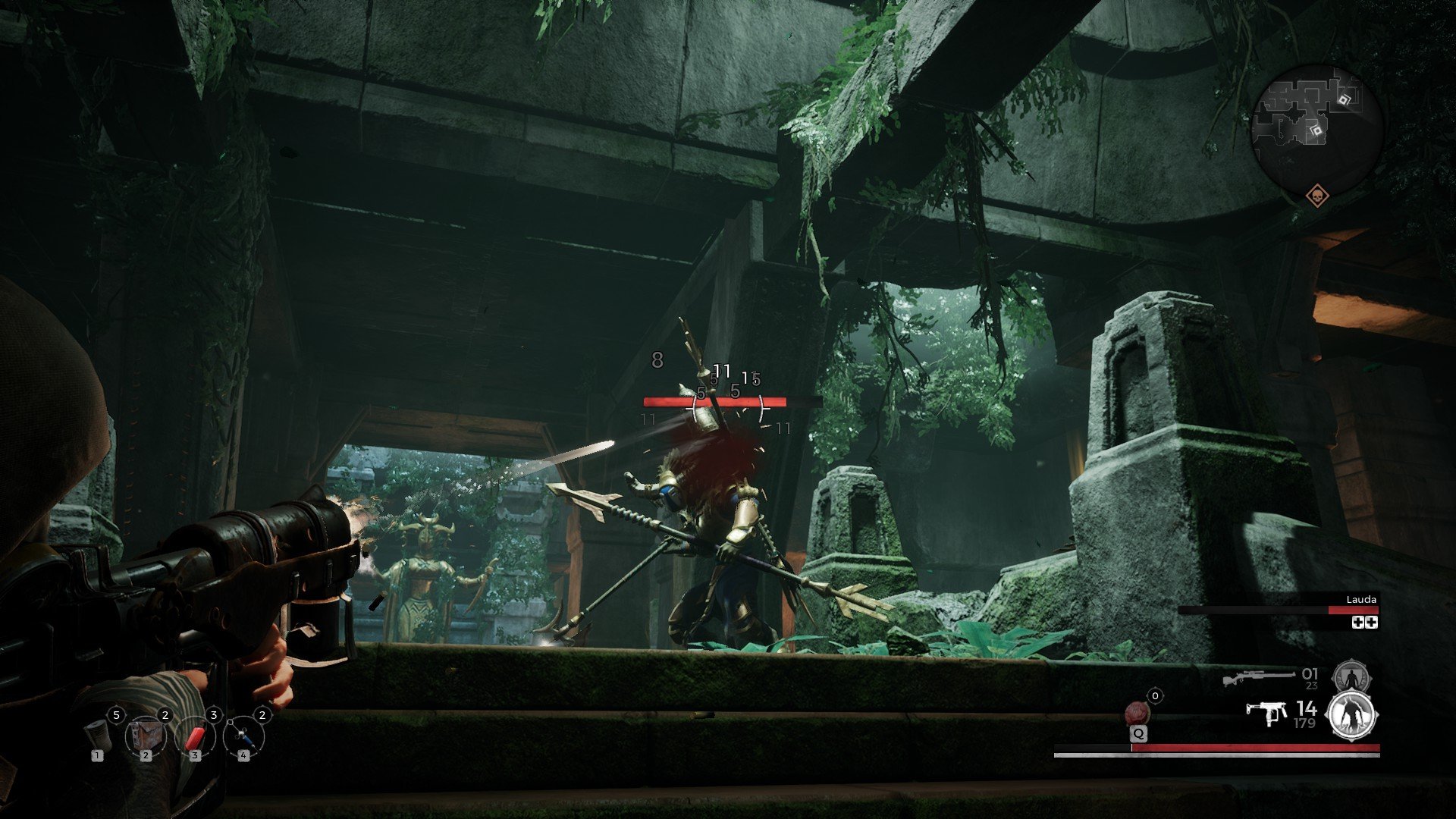
Task: Use the Q relic heart icon
Action: coord(1137,713)
